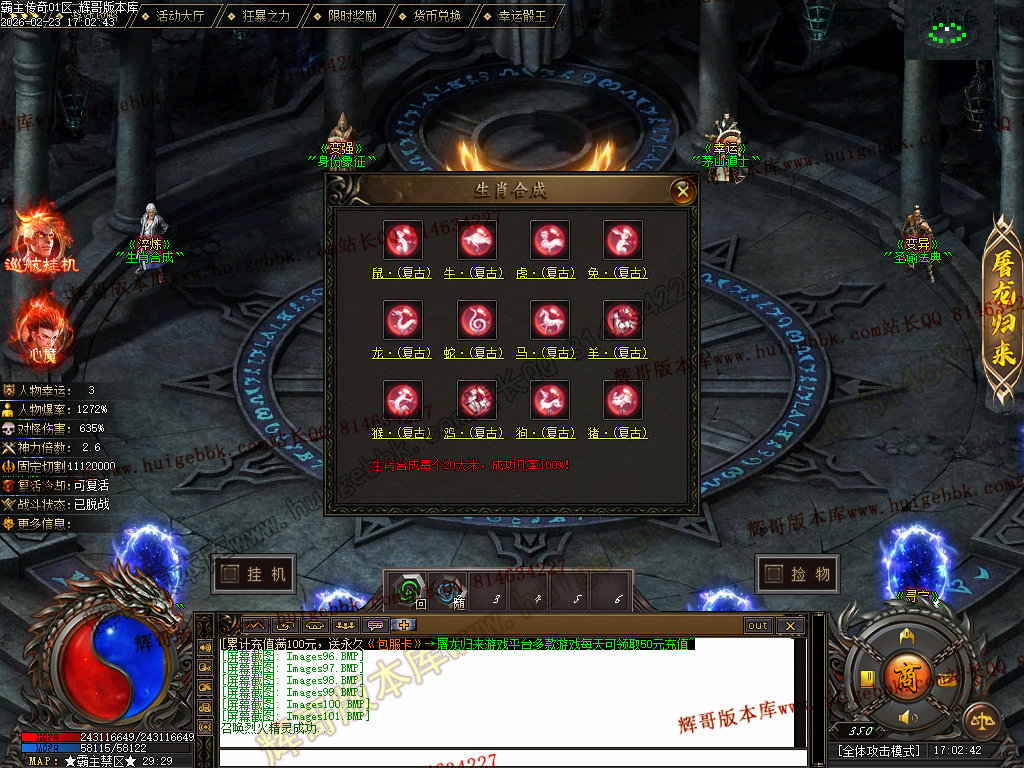Viewport: 1024px width, 768px height.
Task: Choose the 蛇·(复古) zodiac icon
Action: [477, 321]
